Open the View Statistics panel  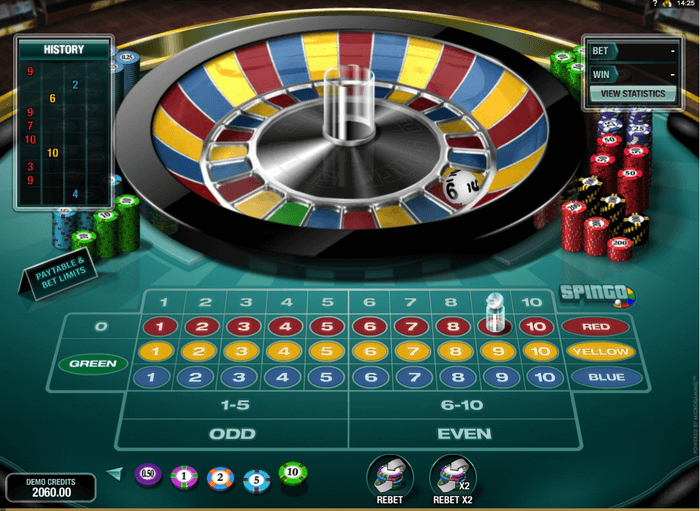point(633,93)
